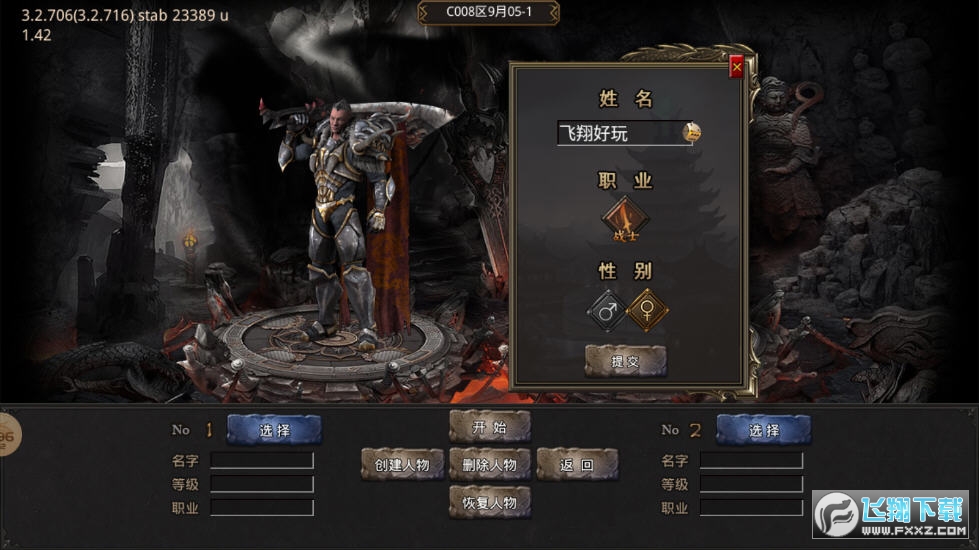
Task: Click 删除人物 to delete the character
Action: tap(489, 464)
